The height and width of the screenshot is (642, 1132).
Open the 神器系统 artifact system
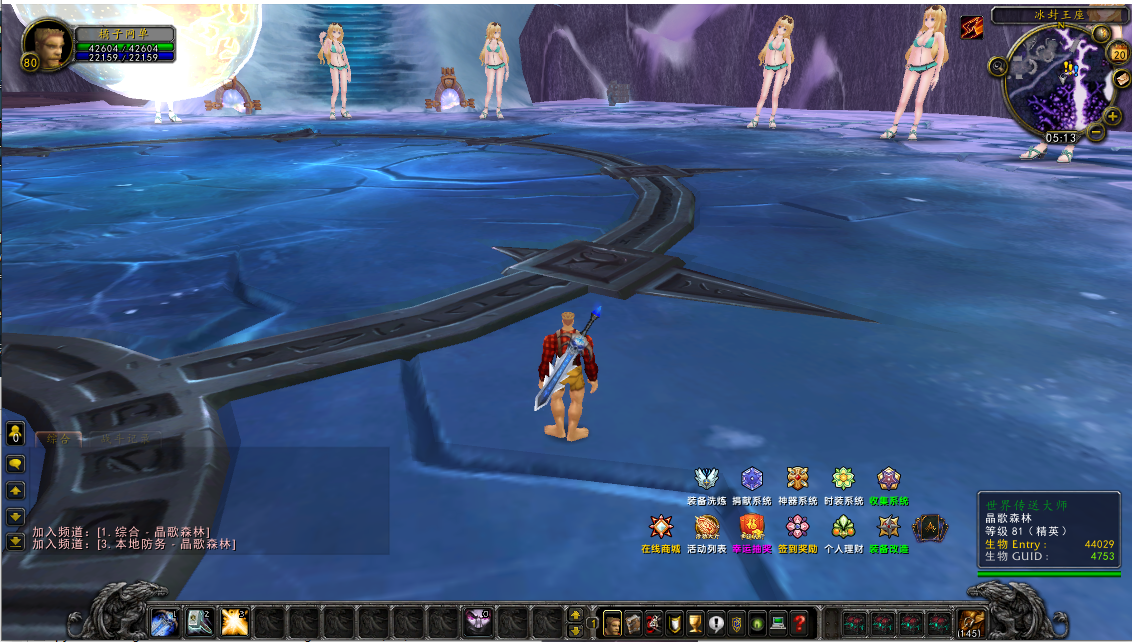click(x=797, y=479)
